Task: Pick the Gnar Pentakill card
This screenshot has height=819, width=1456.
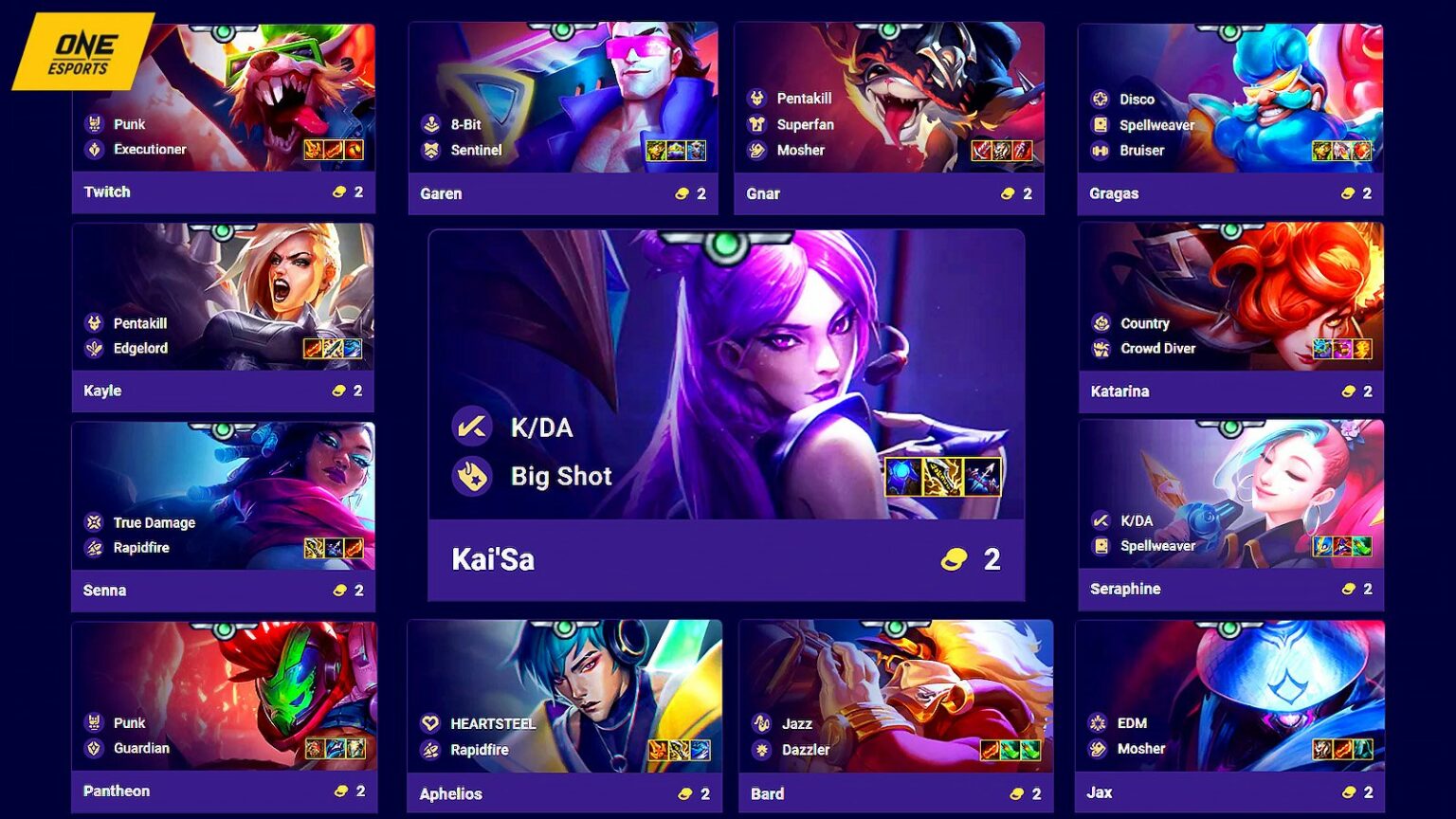Action: pyautogui.click(x=889, y=118)
